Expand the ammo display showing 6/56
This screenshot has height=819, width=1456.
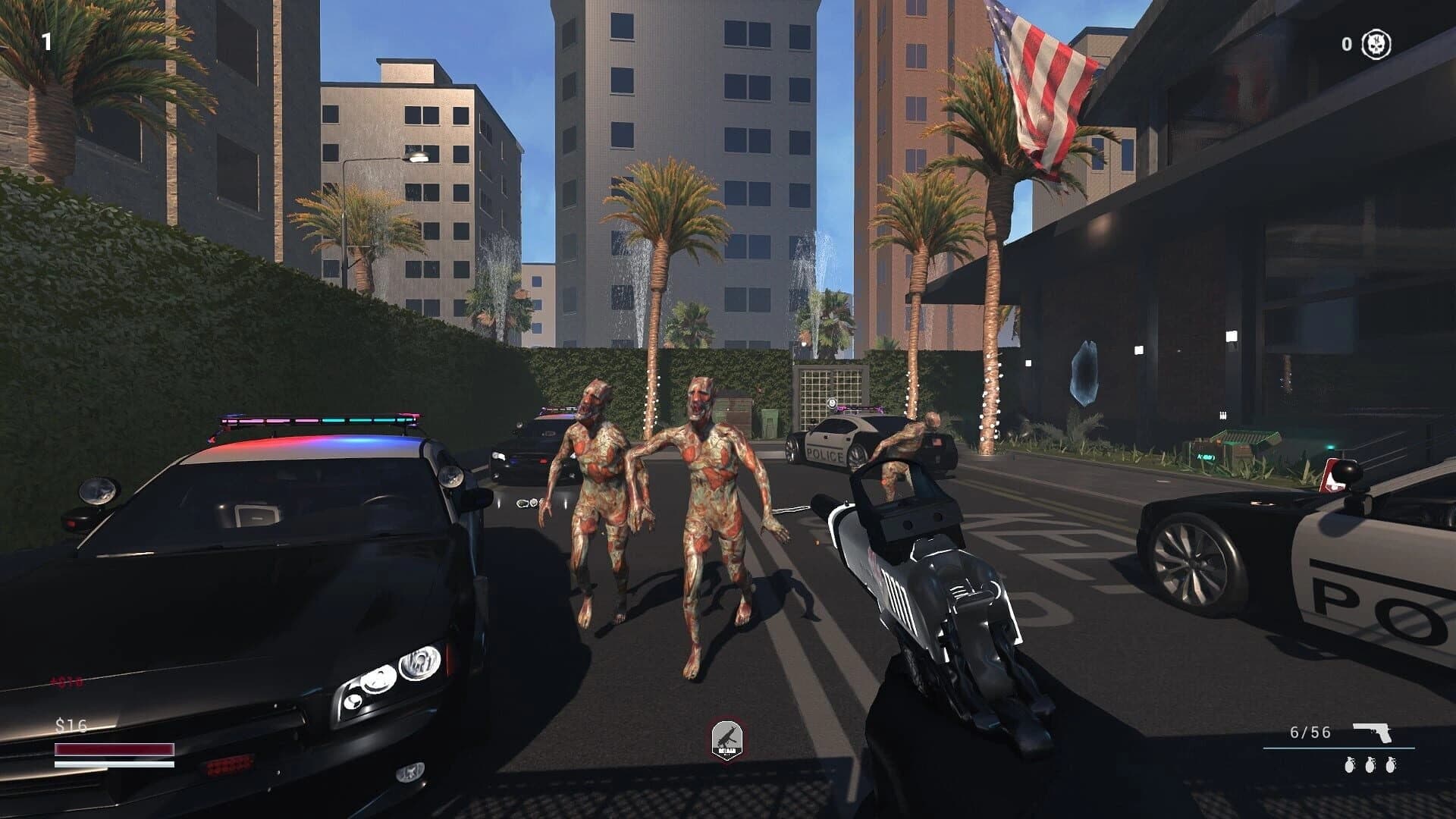pyautogui.click(x=1310, y=733)
